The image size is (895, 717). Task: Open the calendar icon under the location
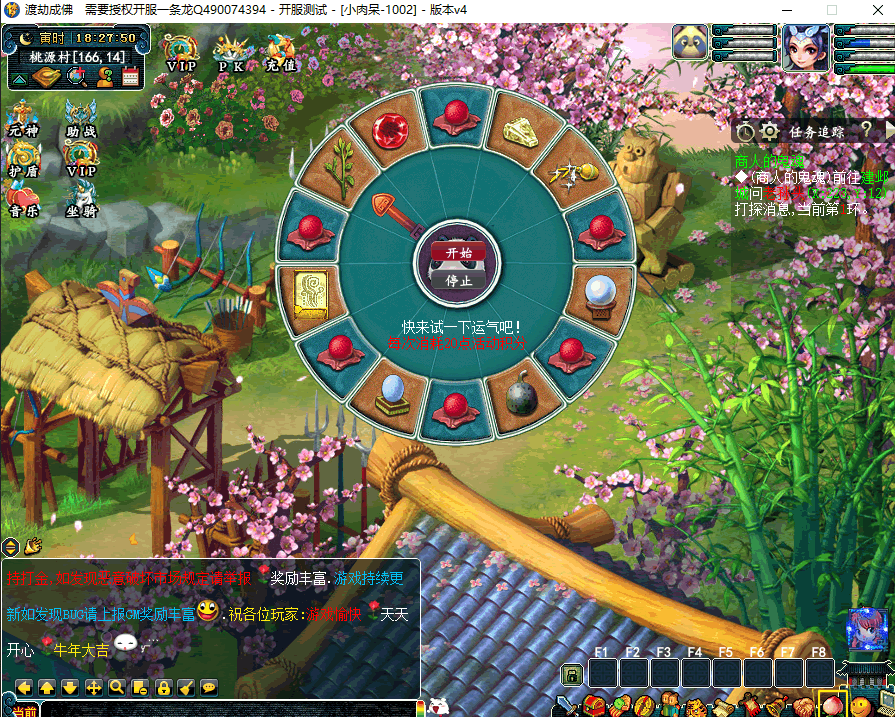tap(129, 77)
